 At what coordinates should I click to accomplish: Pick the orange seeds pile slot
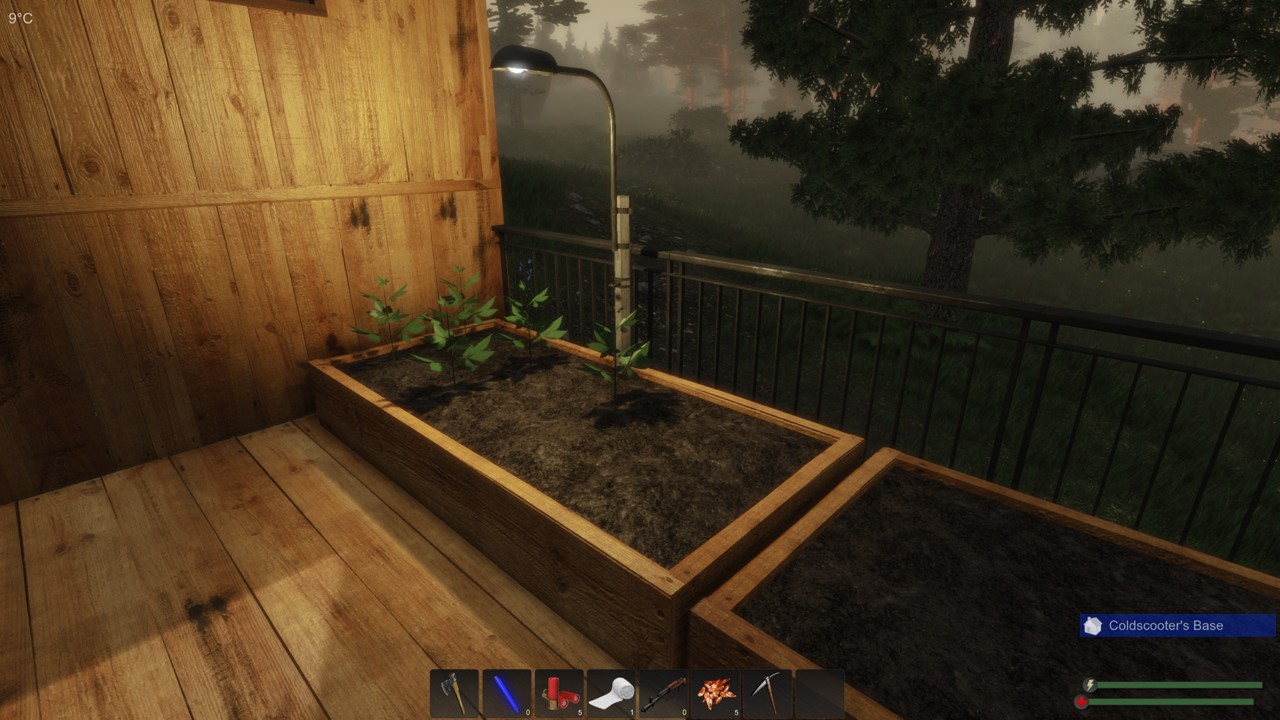715,693
